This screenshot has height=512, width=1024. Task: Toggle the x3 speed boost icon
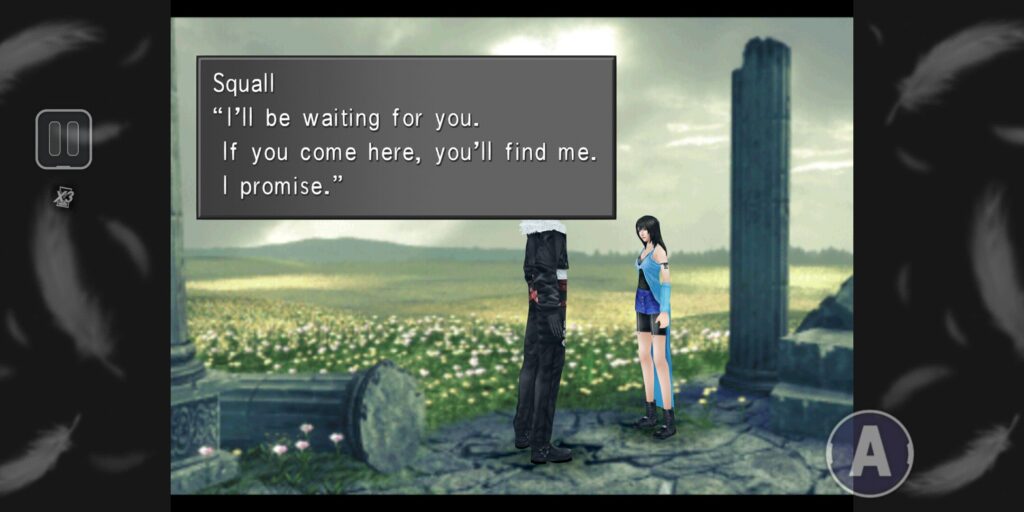tap(64, 197)
